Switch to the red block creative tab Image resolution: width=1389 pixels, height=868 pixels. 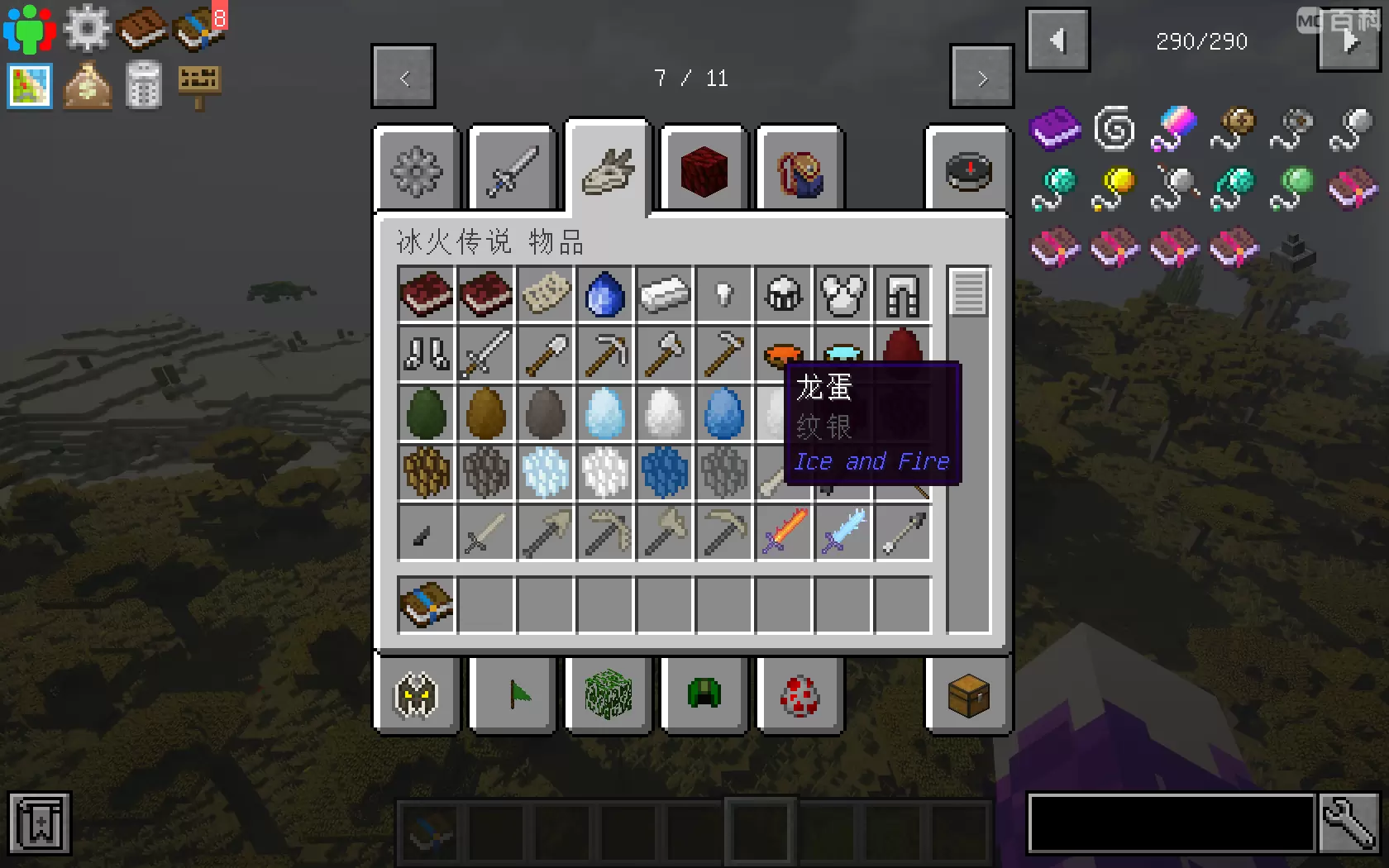(x=704, y=171)
